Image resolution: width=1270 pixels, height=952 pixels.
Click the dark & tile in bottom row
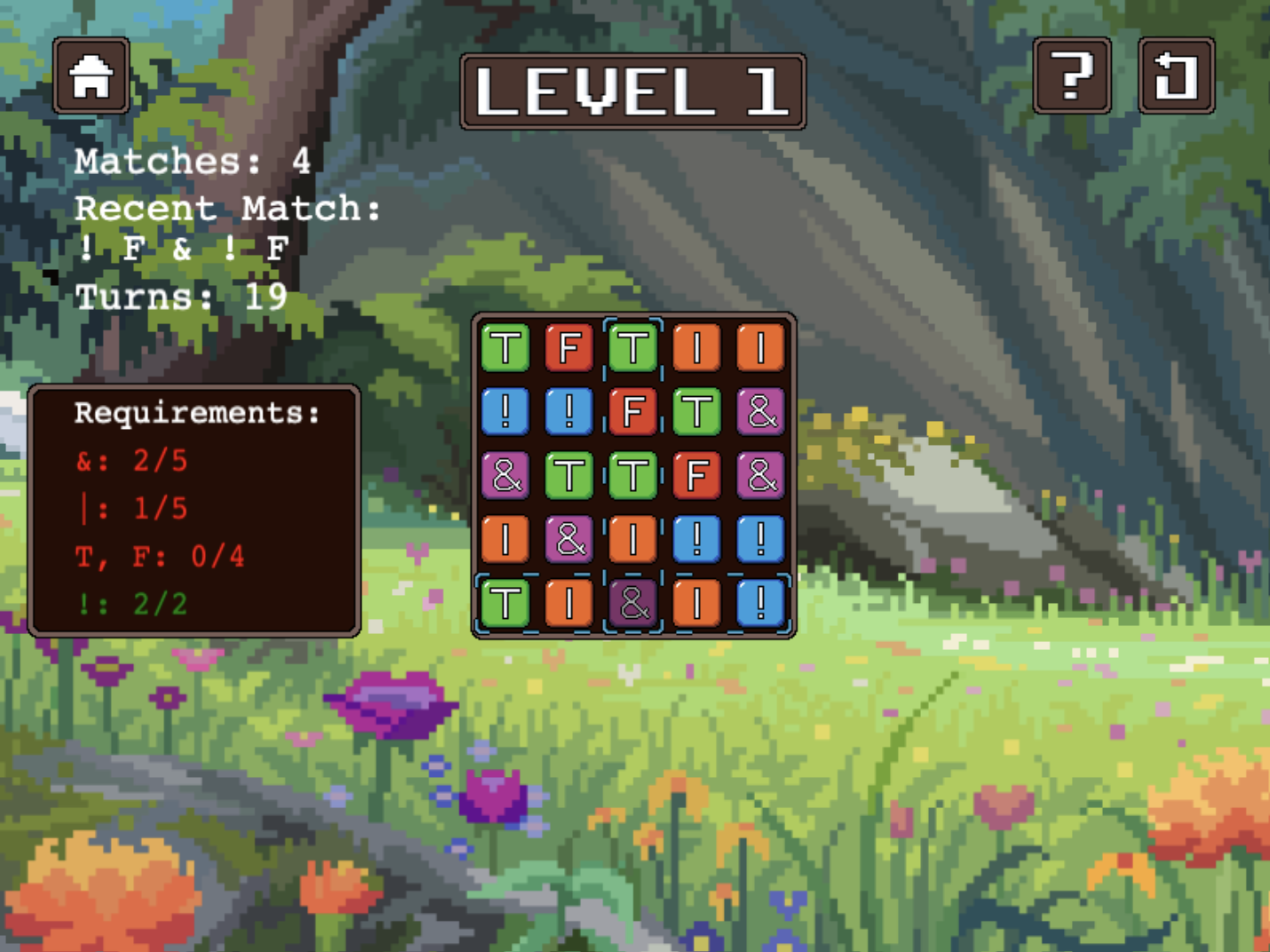point(634,601)
